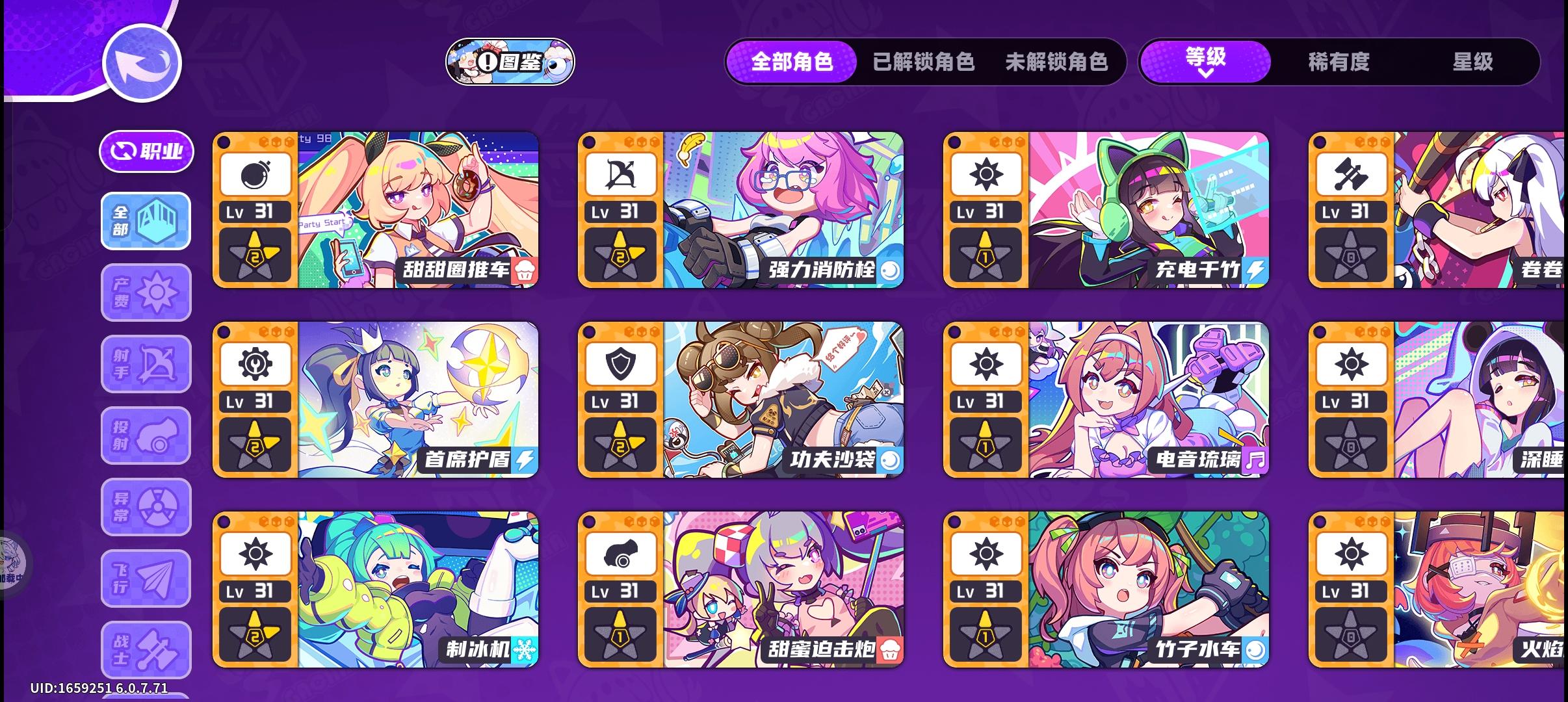
Task: Select the 产费 class filter icon
Action: pos(146,292)
